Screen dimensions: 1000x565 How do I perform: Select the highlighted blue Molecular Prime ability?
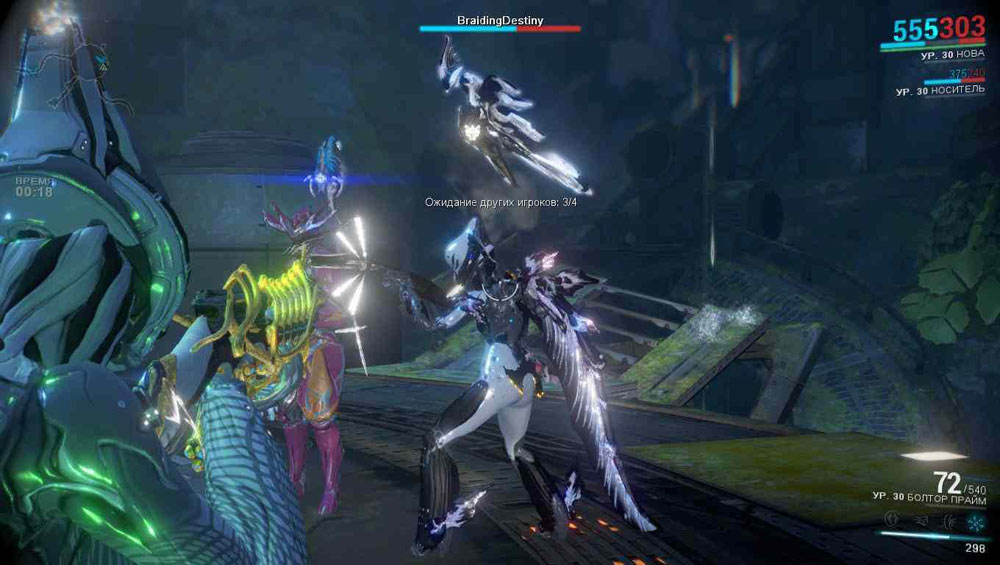click(977, 521)
